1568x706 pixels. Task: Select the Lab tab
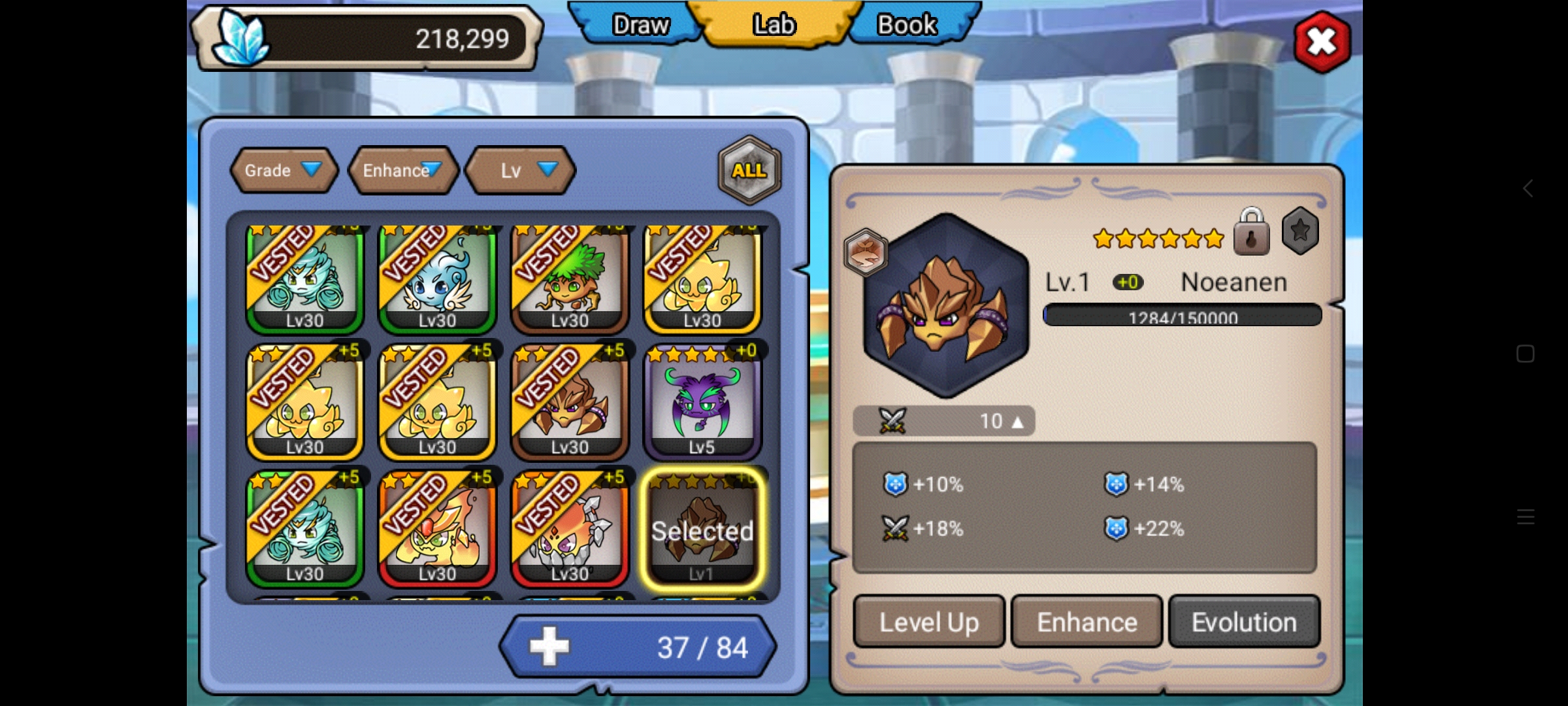[774, 25]
